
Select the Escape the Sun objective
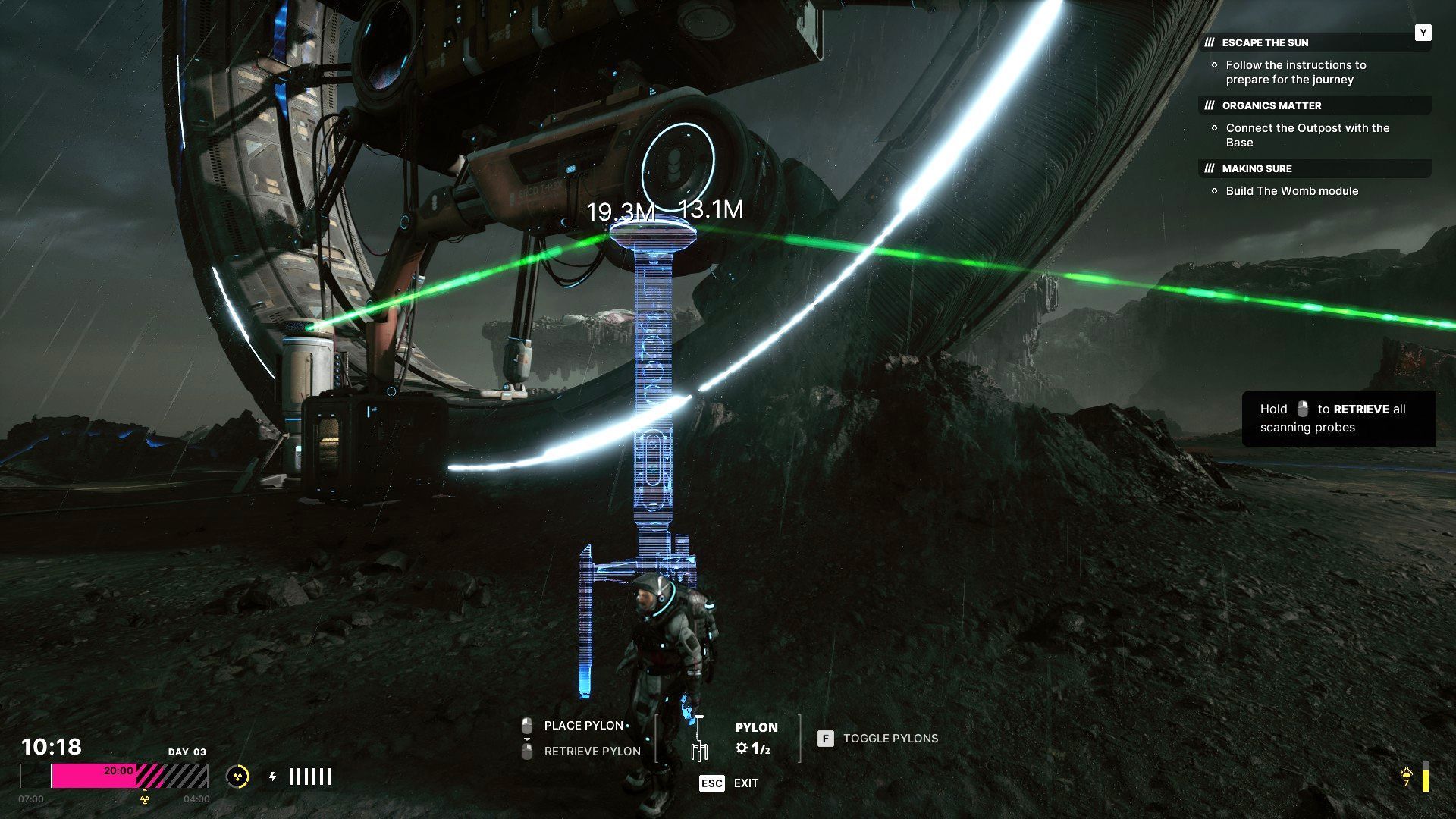click(1265, 42)
